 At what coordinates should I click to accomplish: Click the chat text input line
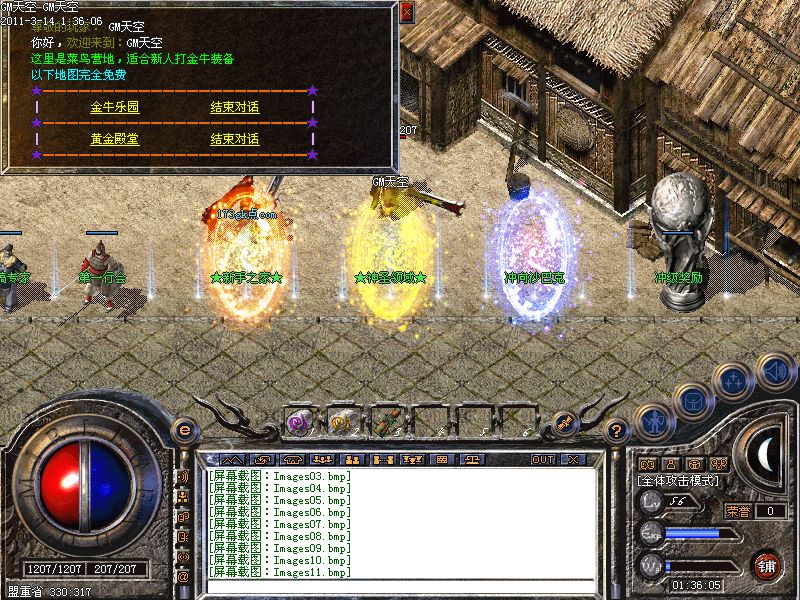[400, 586]
